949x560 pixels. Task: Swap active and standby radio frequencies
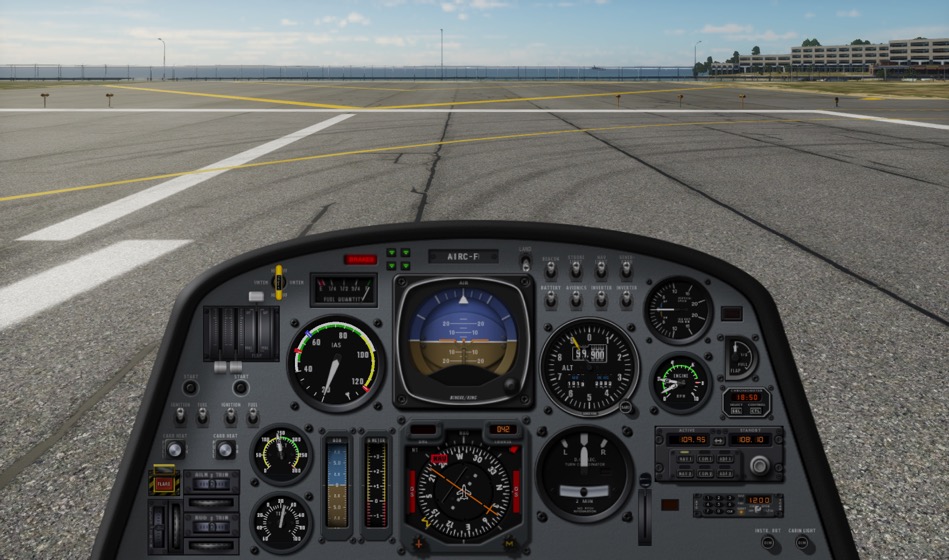click(717, 440)
